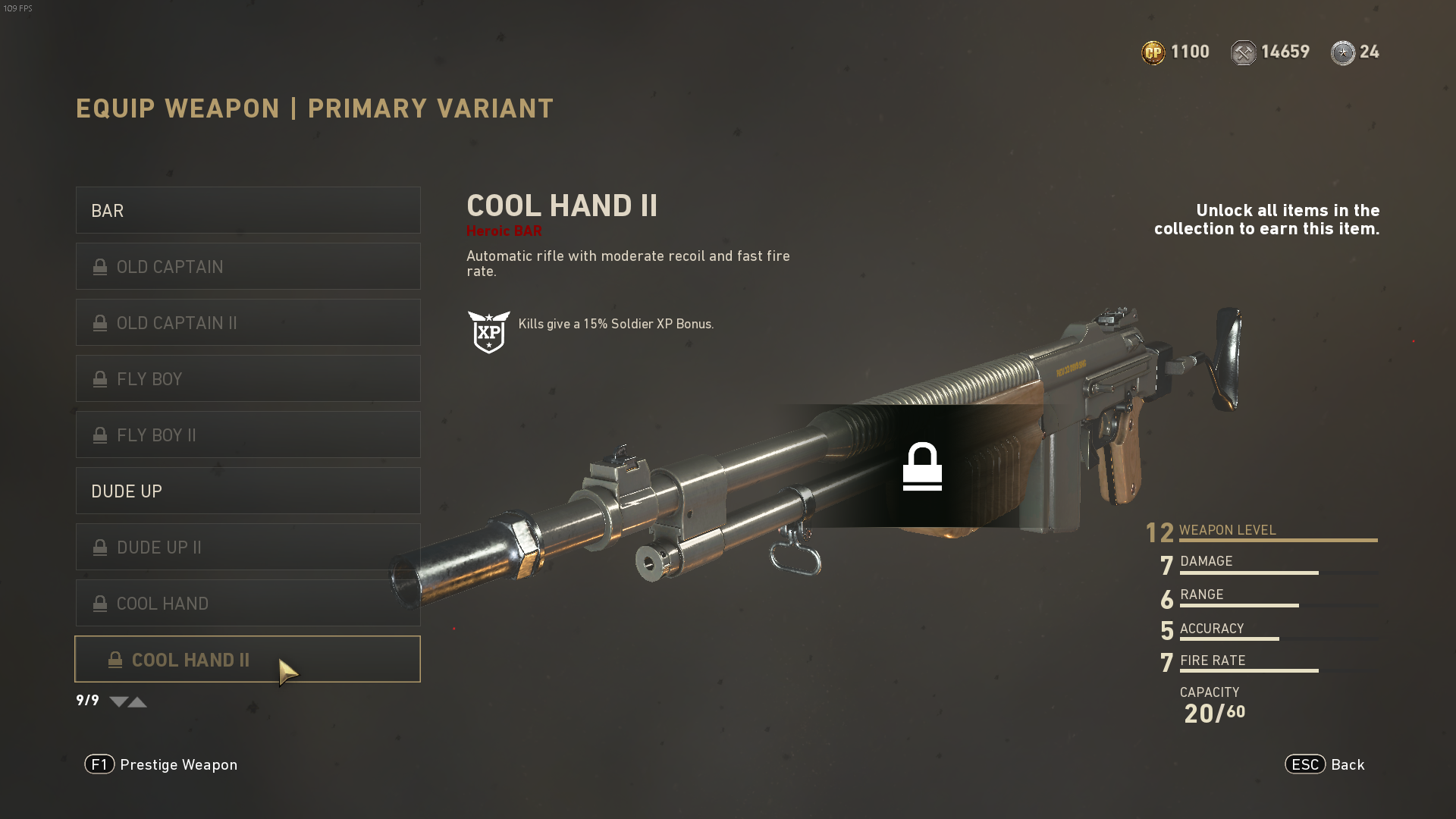The image size is (1456, 819).
Task: Collapse the list with the up arrow
Action: click(137, 701)
